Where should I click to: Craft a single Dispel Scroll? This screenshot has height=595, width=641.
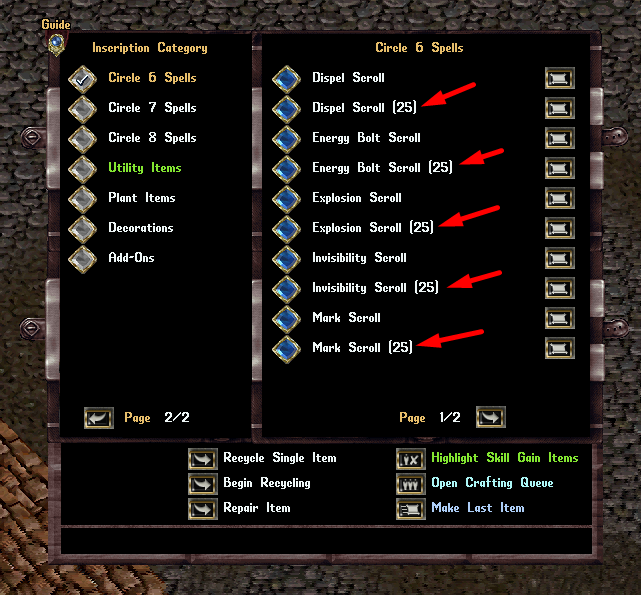click(x=286, y=78)
